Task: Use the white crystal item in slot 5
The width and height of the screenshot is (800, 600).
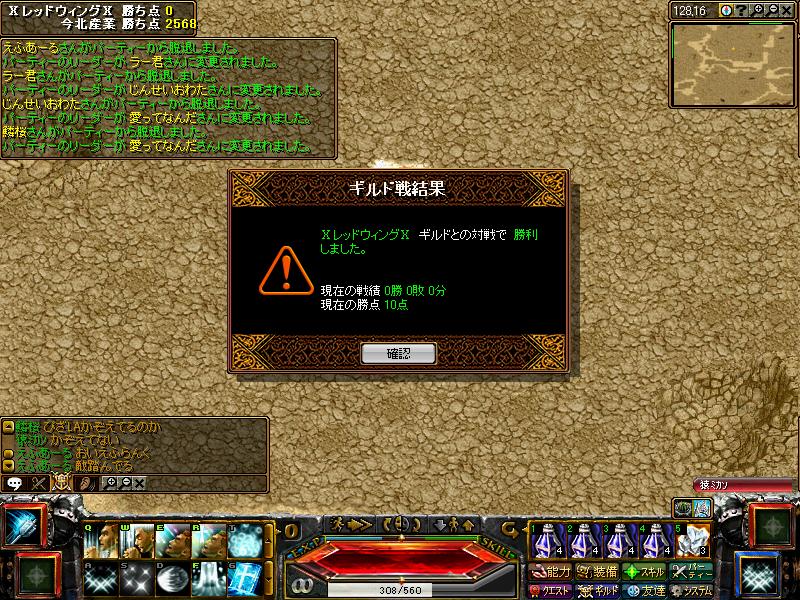Action: tap(691, 541)
